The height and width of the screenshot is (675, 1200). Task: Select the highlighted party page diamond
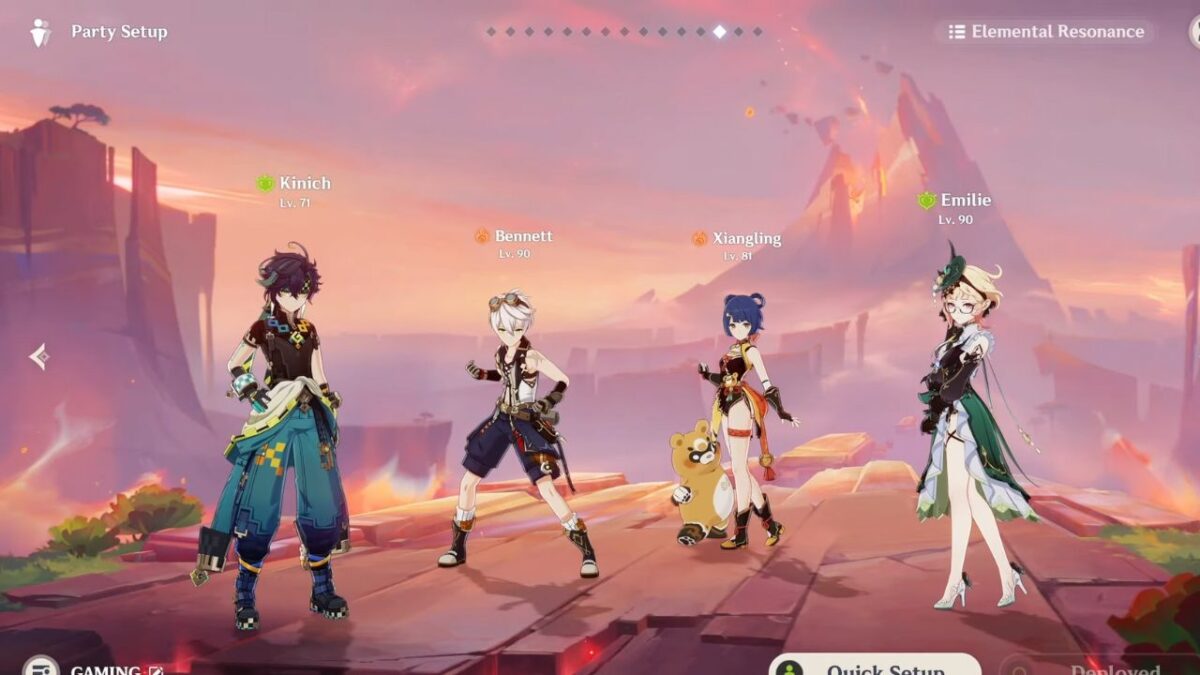click(x=719, y=32)
